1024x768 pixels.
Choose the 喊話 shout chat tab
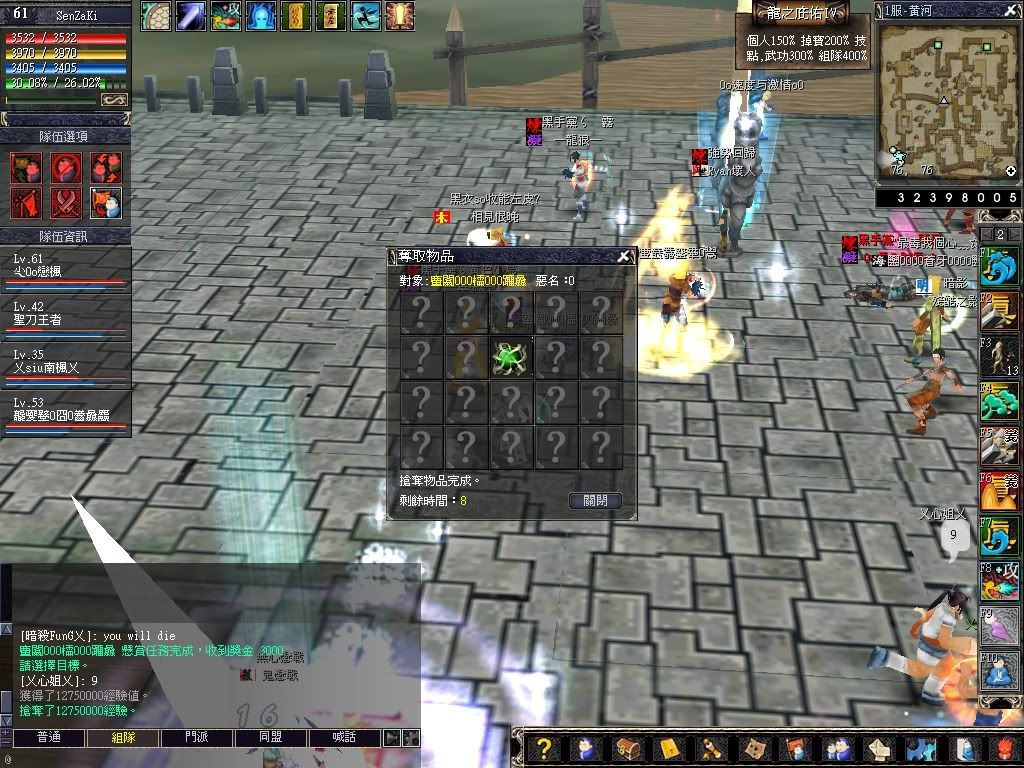pyautogui.click(x=345, y=737)
